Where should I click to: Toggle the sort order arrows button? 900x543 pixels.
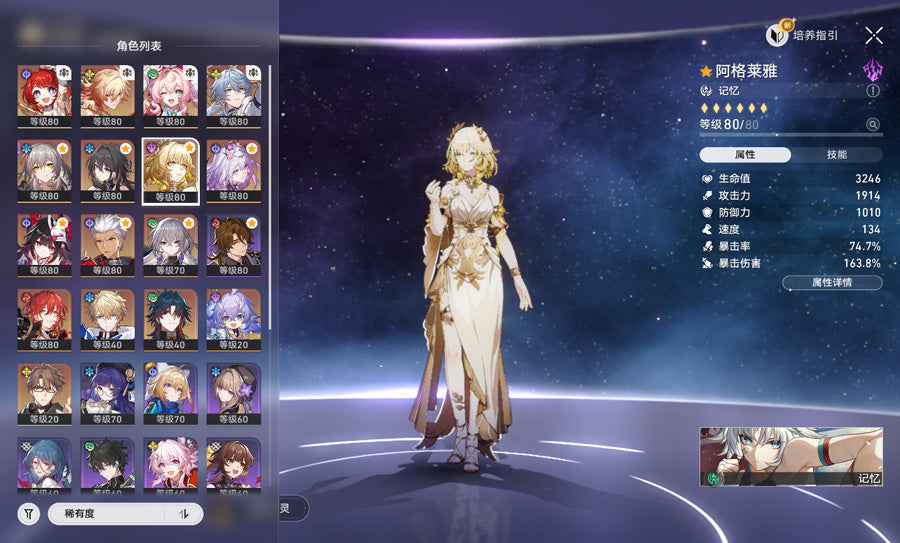(x=184, y=514)
